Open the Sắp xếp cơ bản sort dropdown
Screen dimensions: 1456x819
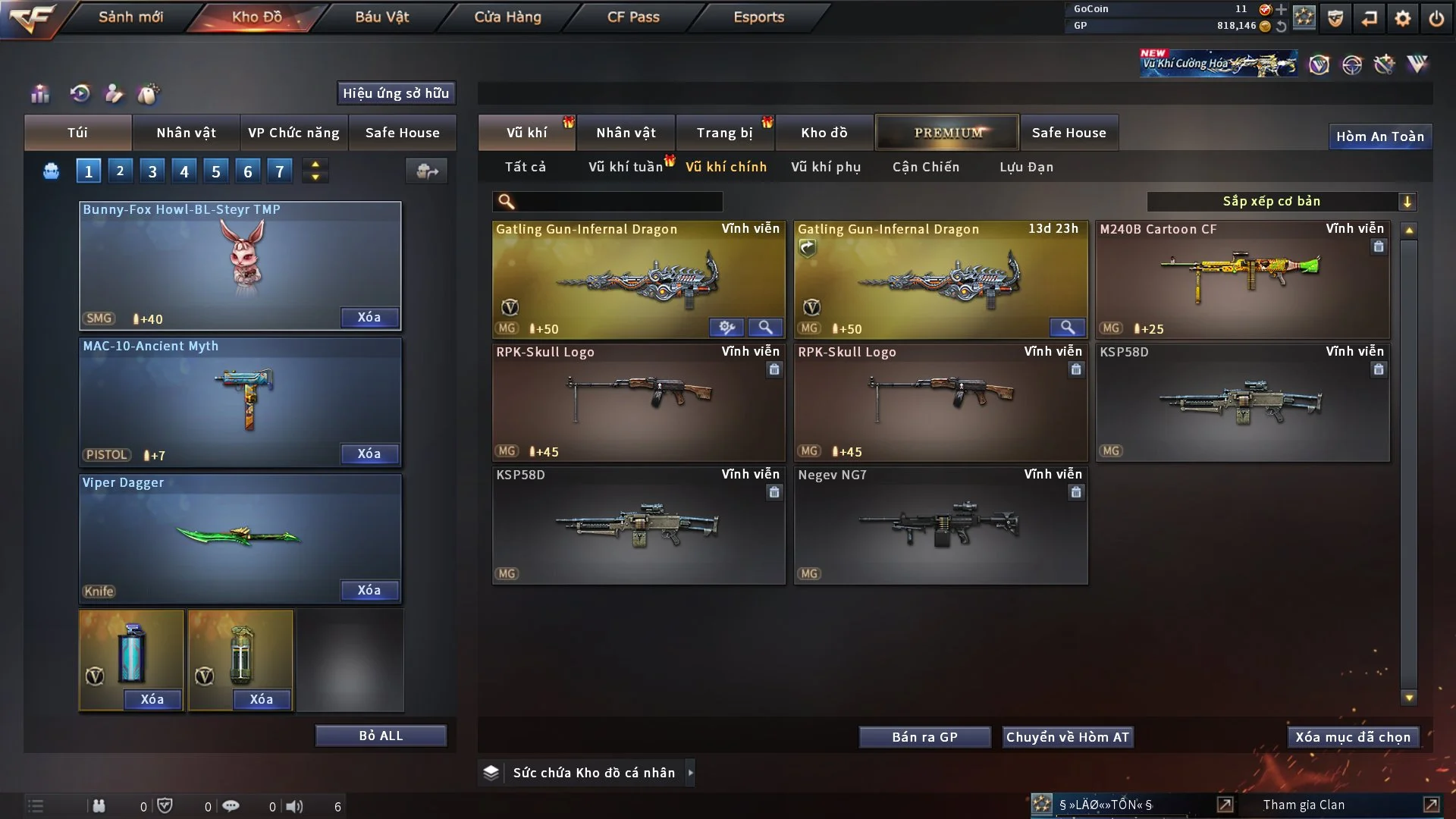(1281, 201)
